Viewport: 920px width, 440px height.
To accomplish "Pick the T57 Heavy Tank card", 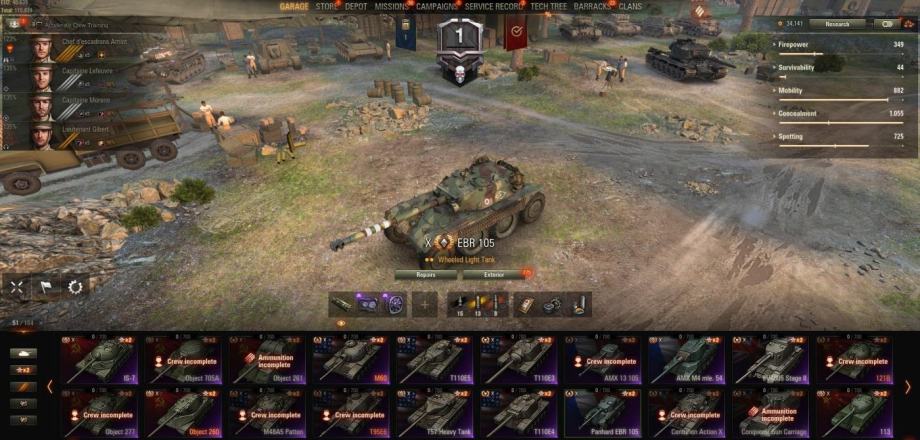I will (x=437, y=410).
